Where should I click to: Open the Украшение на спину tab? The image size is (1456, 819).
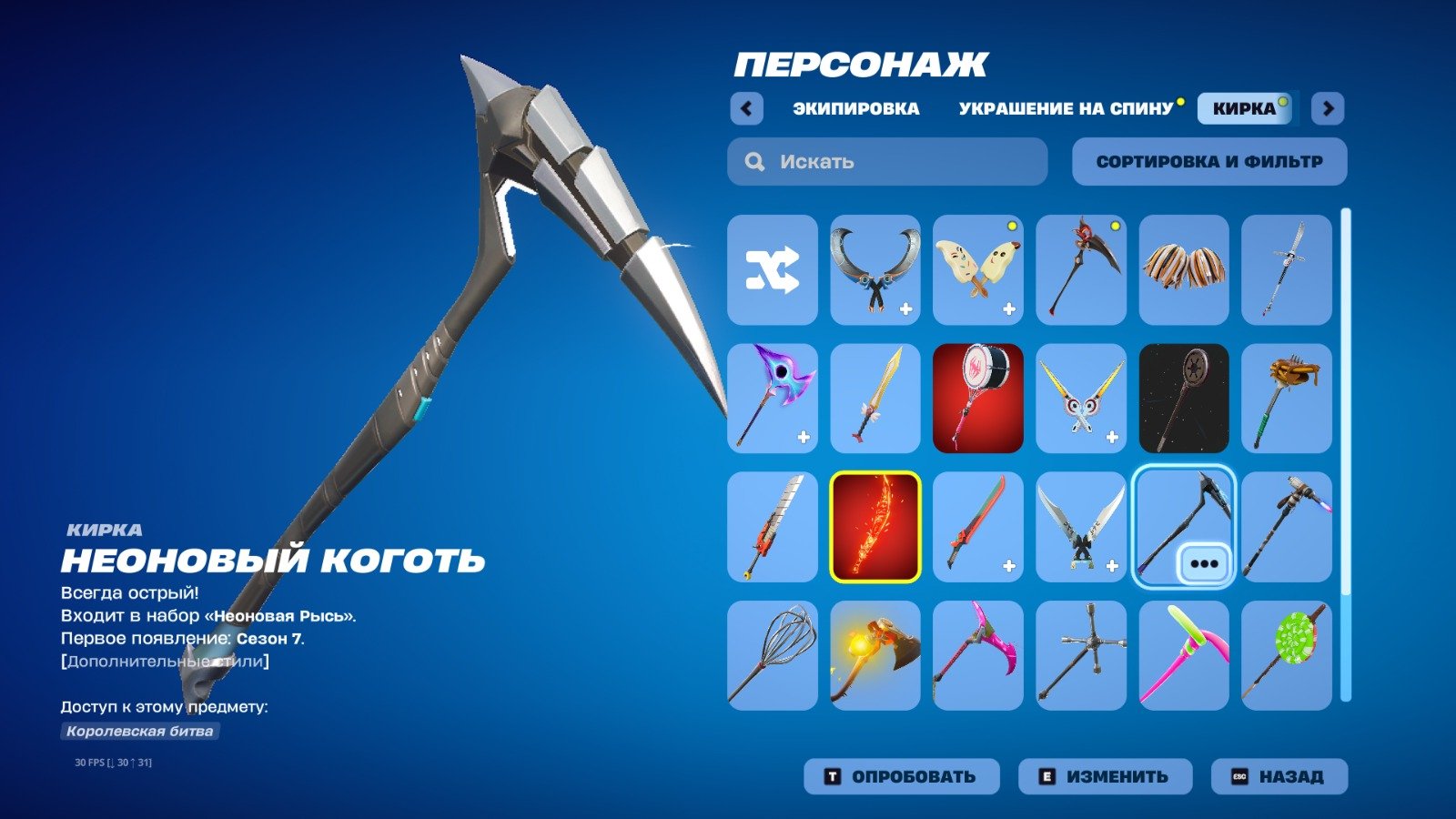pyautogui.click(x=1066, y=108)
